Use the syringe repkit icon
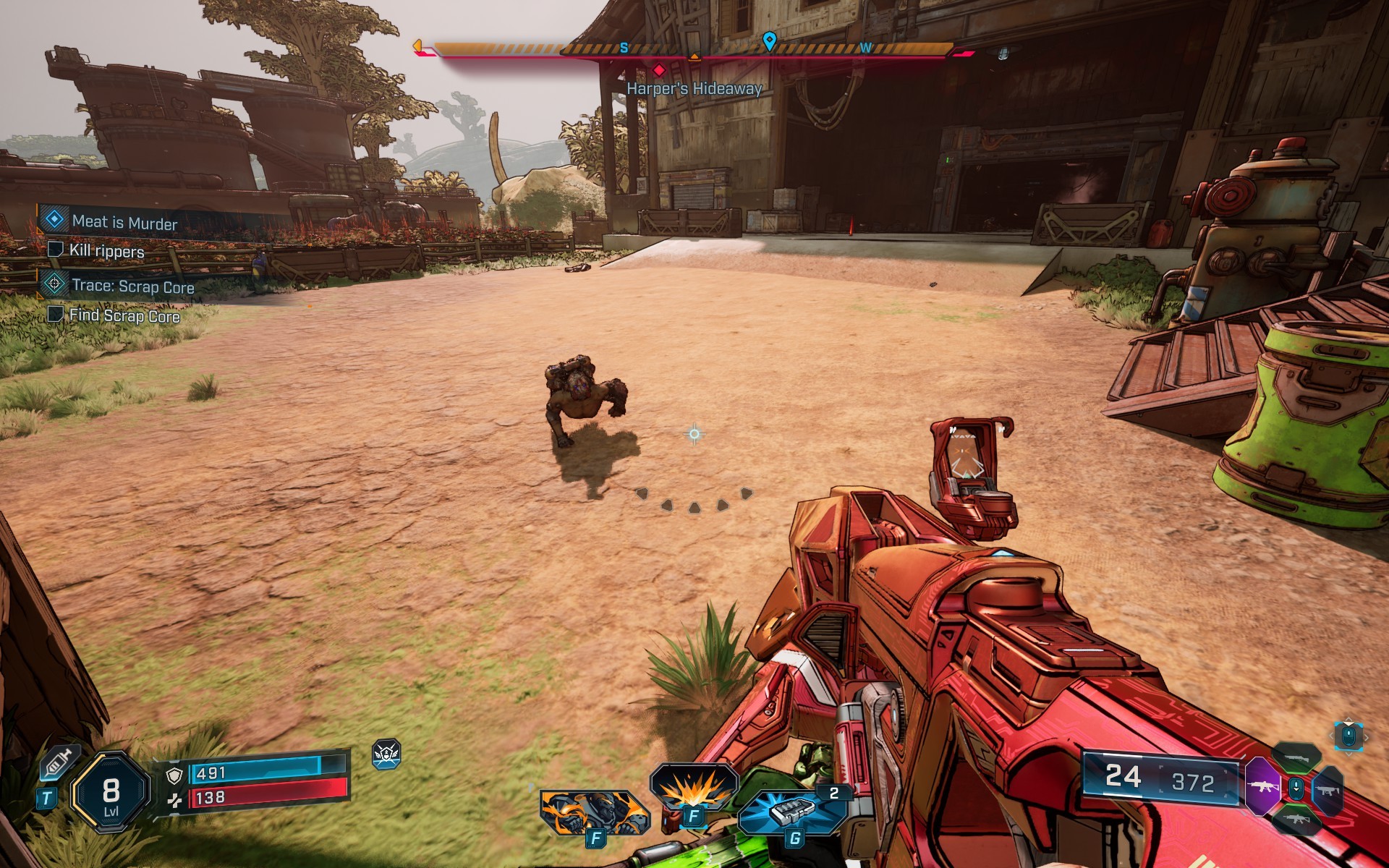This screenshot has width=1389, height=868. point(58,763)
